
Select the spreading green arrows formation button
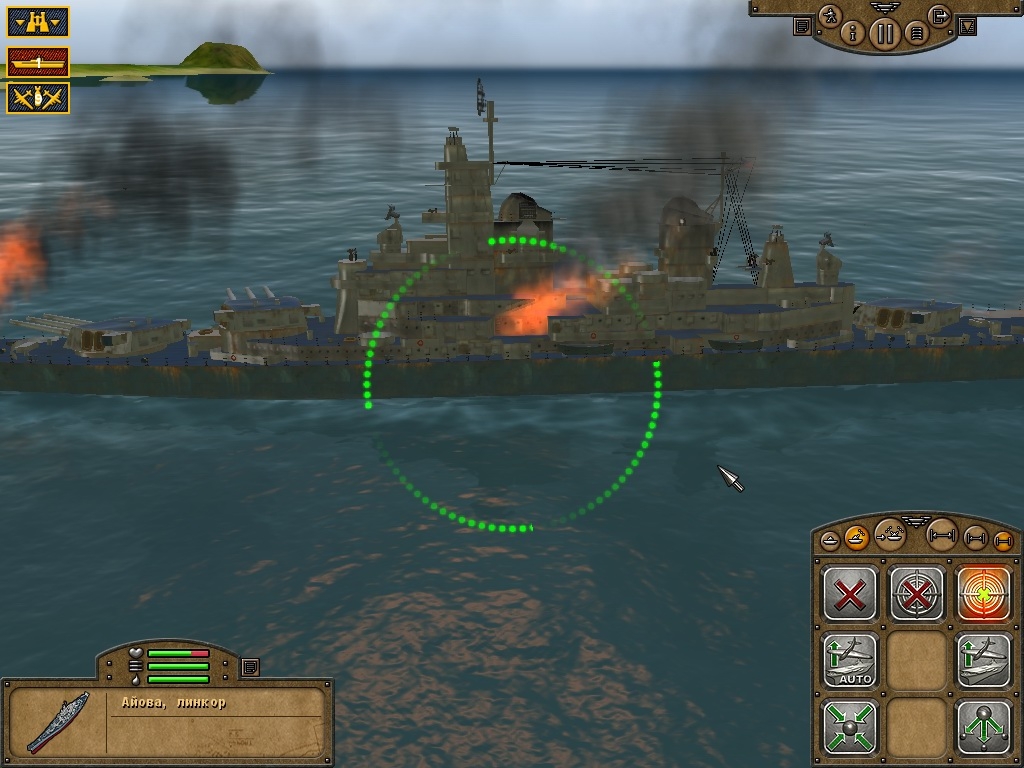[984, 726]
